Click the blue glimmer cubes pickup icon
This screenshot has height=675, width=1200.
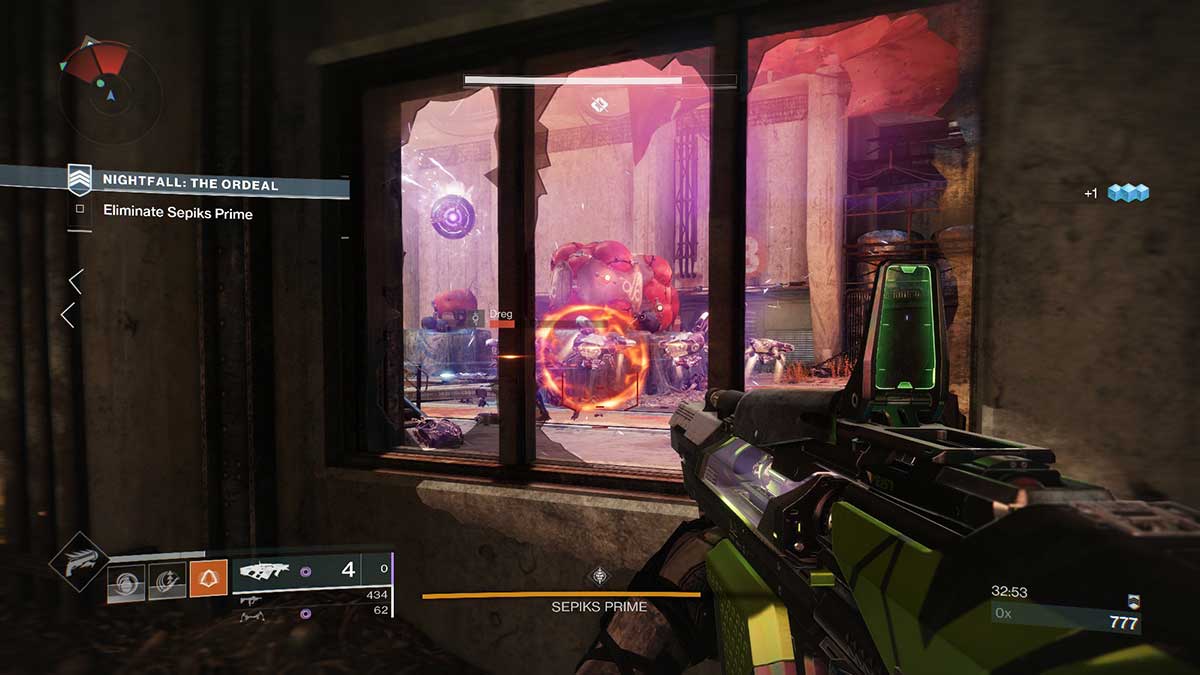point(1127,193)
